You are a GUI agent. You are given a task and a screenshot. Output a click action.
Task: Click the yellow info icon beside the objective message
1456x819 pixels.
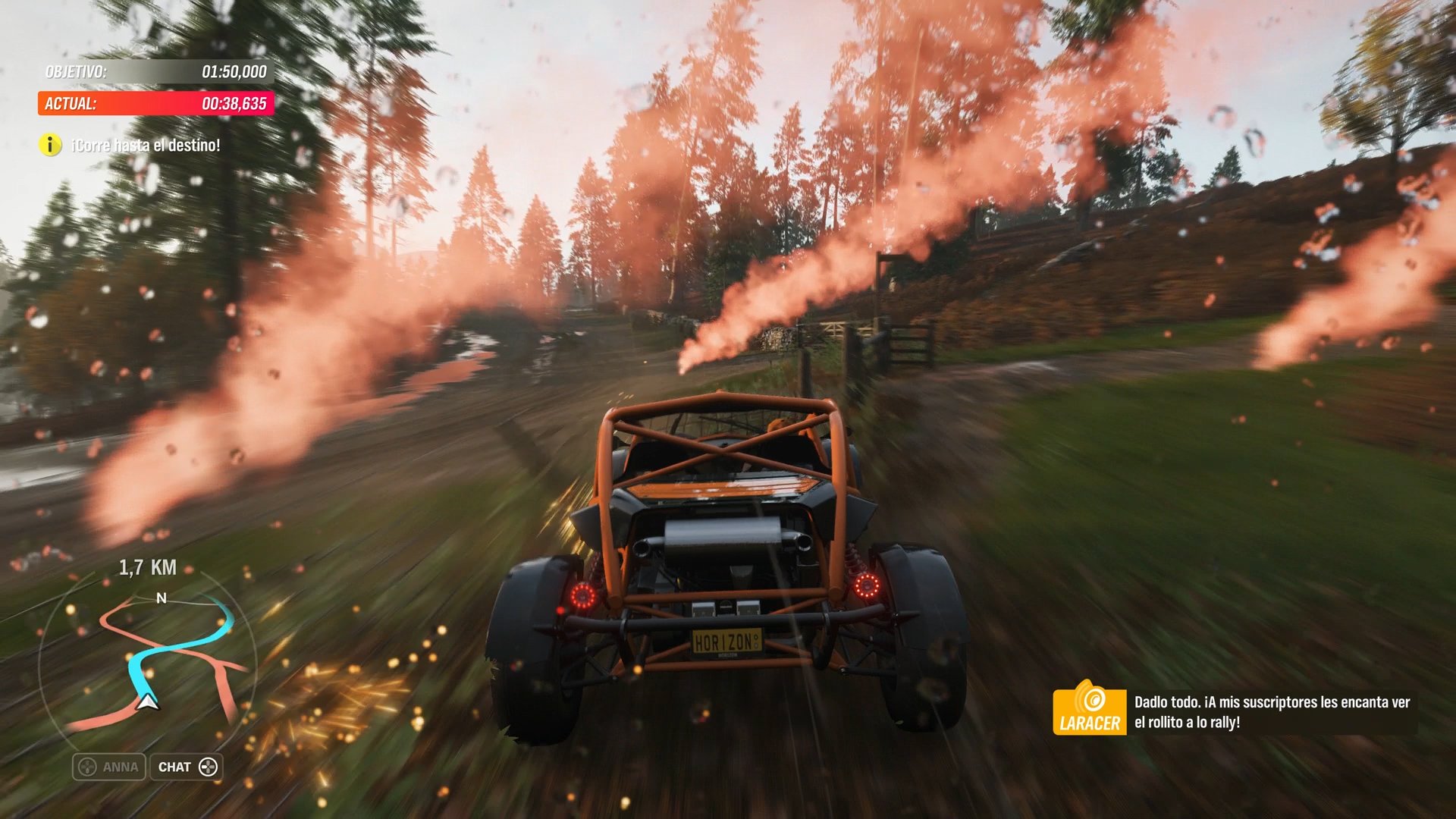49,144
